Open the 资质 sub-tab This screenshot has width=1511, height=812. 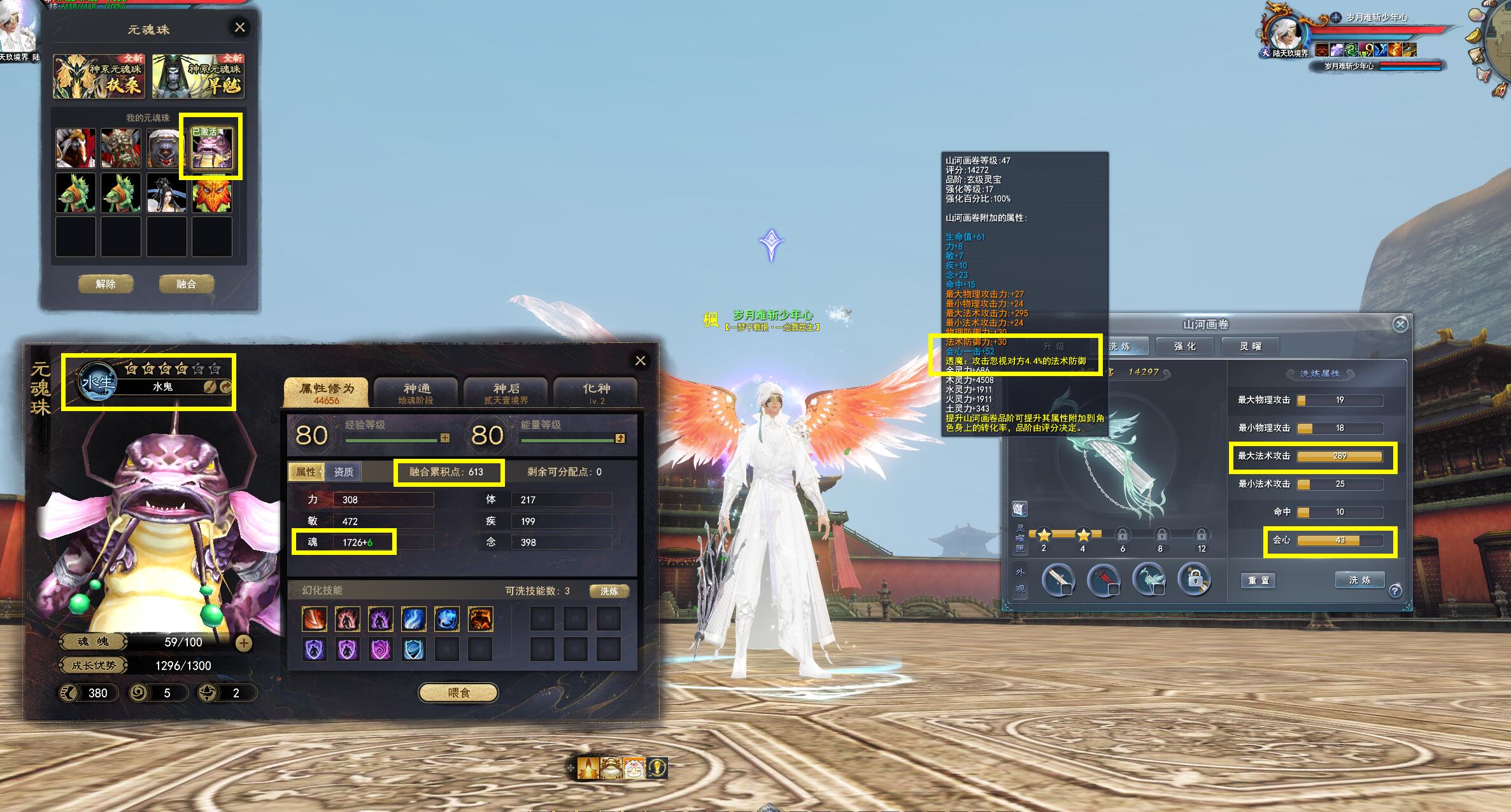(x=343, y=472)
